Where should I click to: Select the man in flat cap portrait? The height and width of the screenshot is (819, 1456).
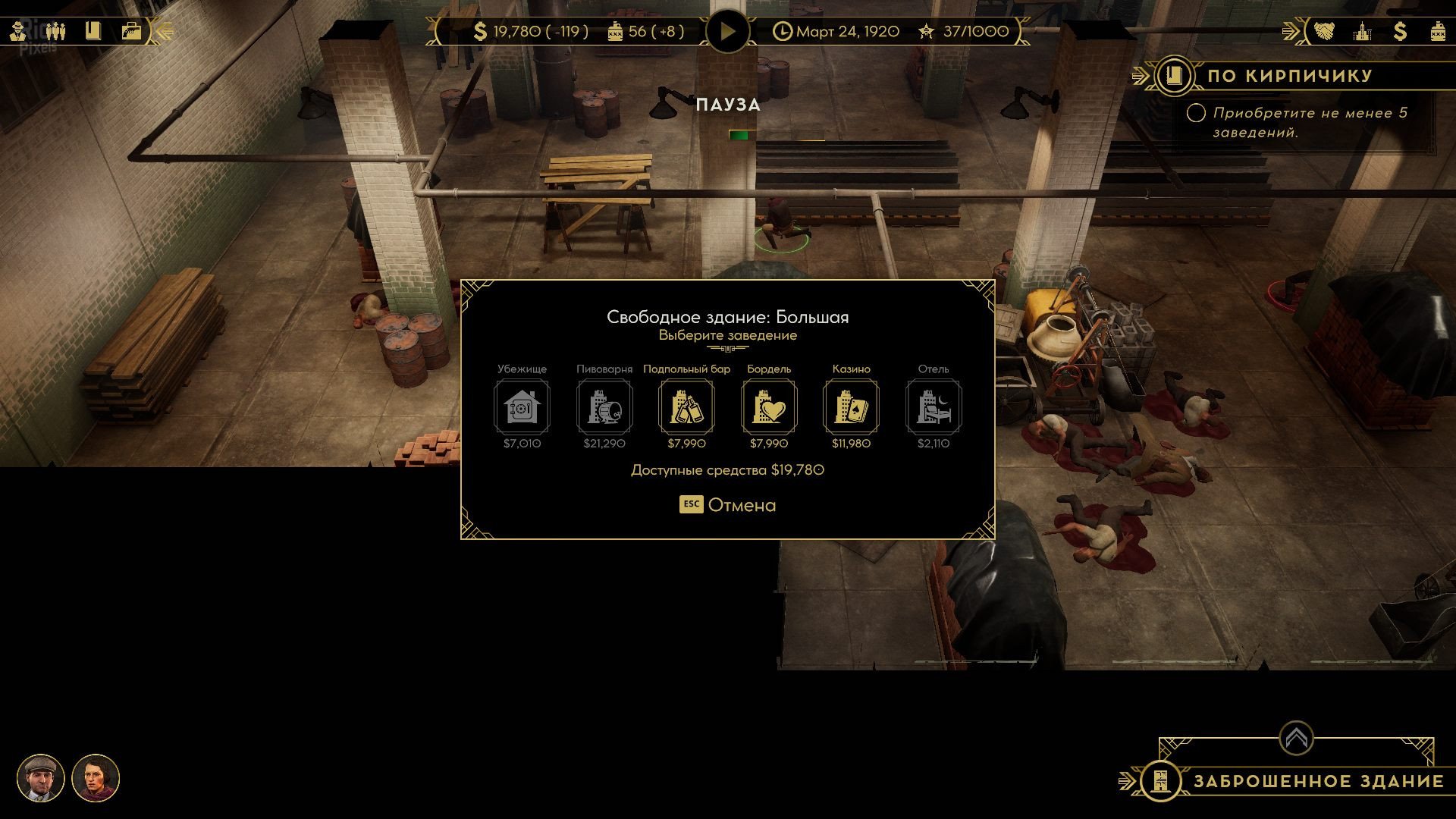tap(41, 778)
